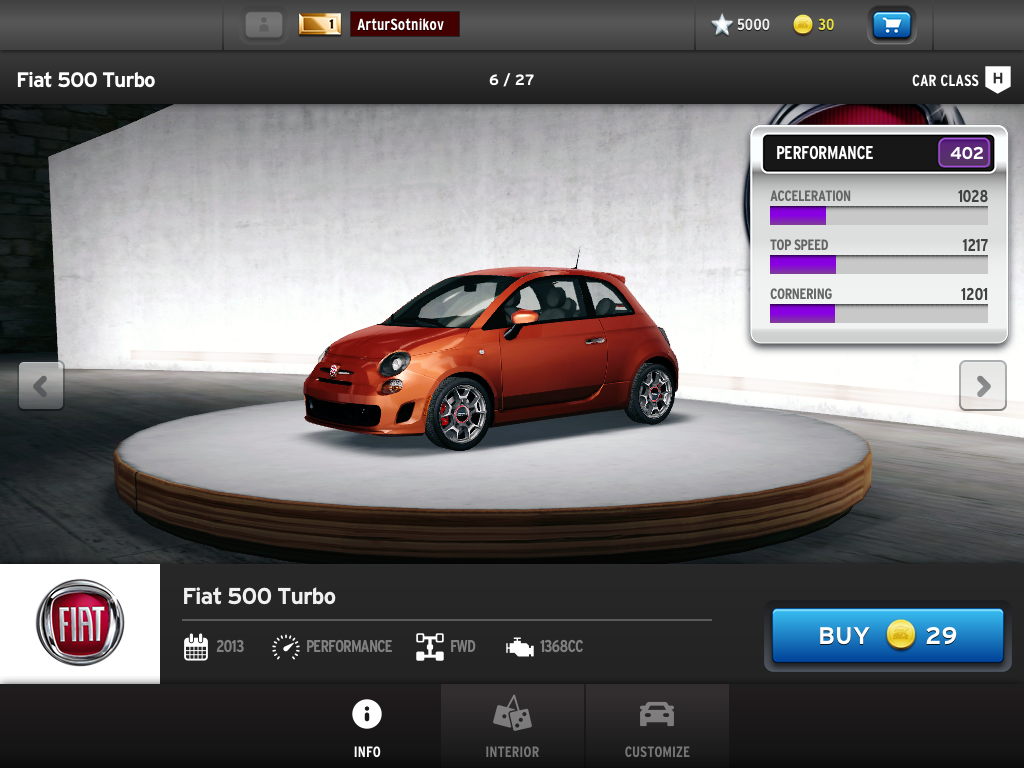Switch to the Interior tab

pos(512,727)
